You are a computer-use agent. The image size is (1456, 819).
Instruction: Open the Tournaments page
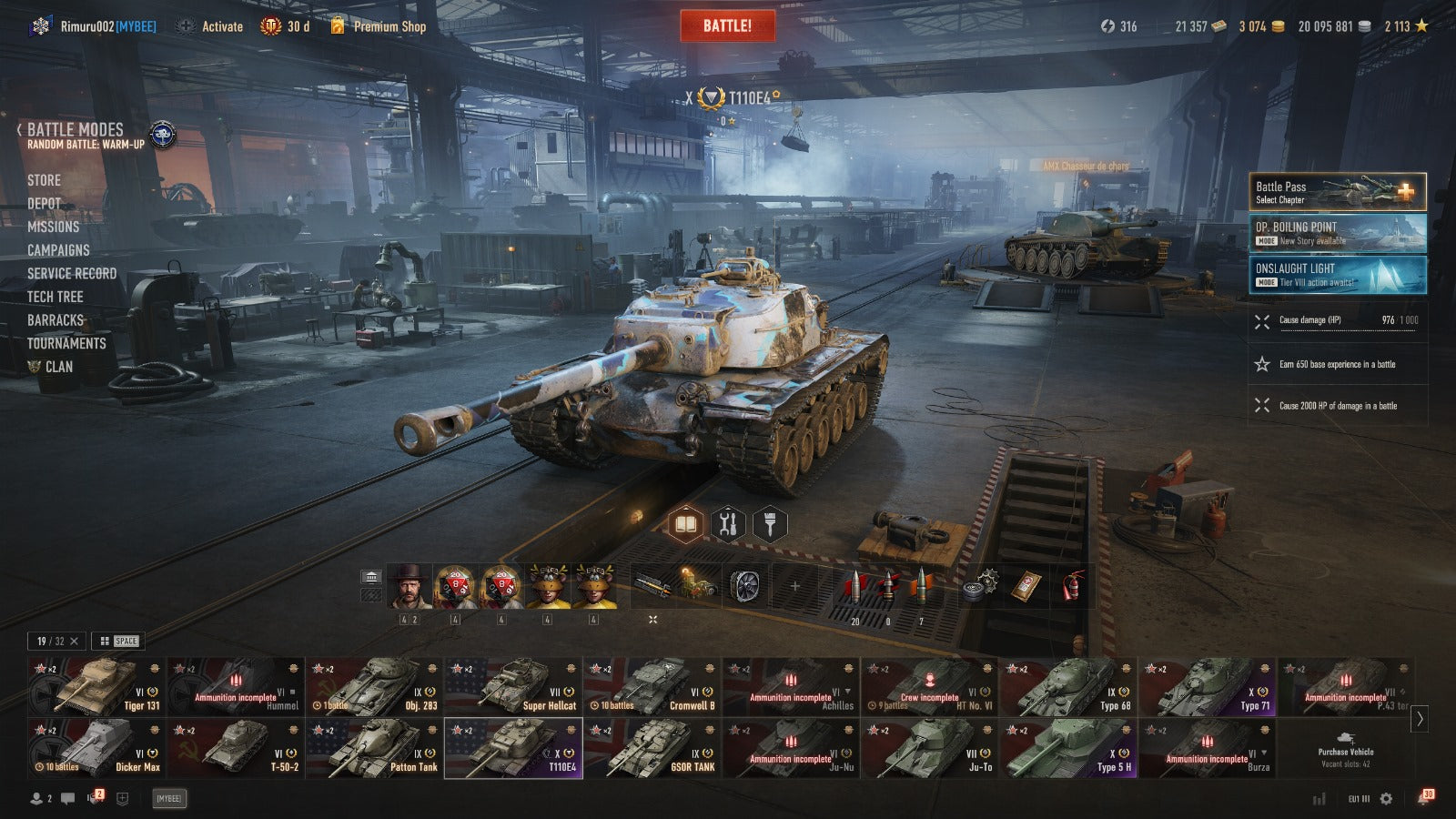coord(66,343)
